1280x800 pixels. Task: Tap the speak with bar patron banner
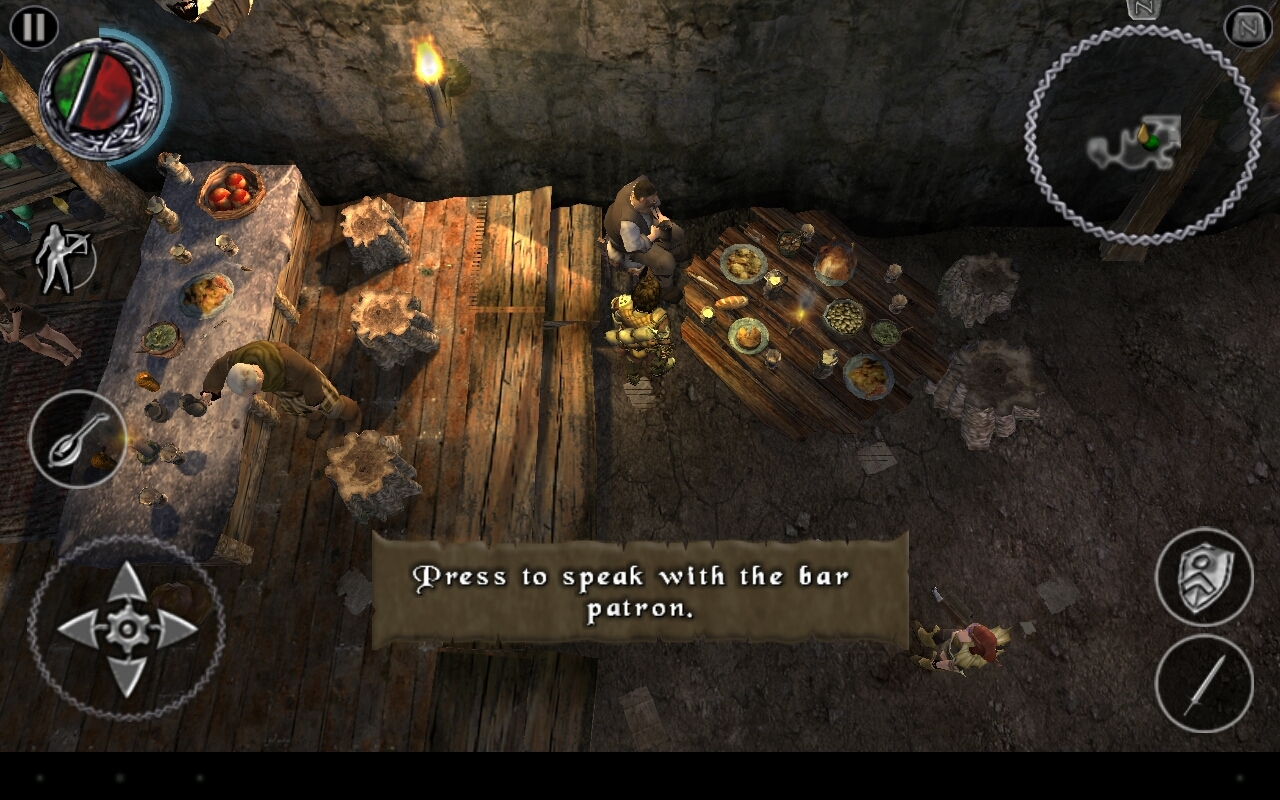[640, 591]
